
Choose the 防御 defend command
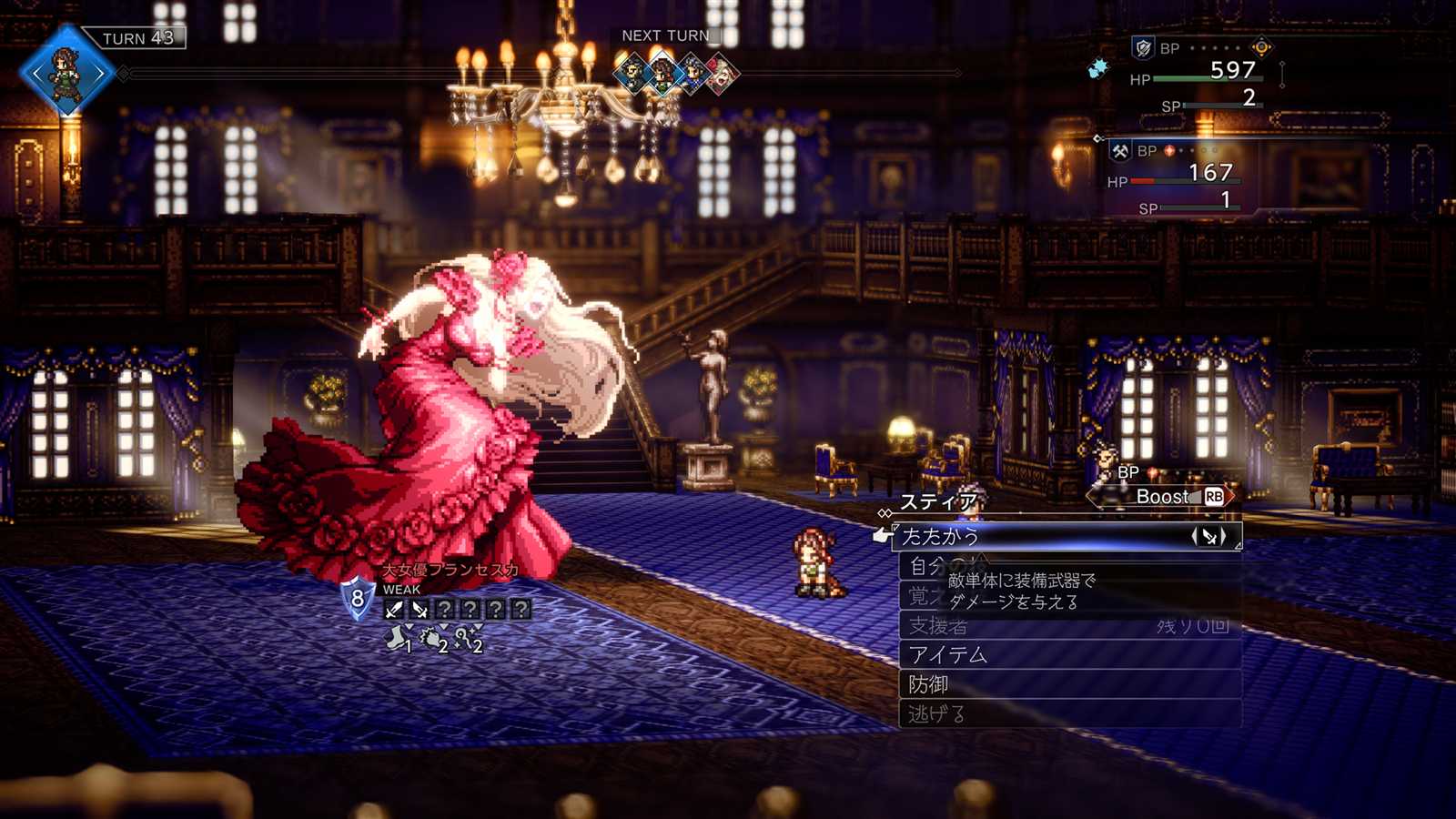tap(928, 684)
